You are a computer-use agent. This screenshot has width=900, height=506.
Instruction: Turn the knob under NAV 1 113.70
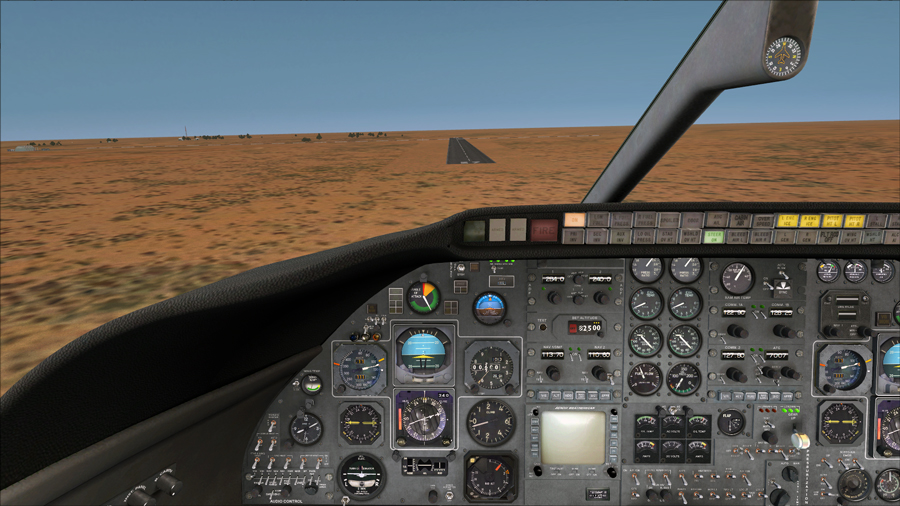(x=552, y=373)
